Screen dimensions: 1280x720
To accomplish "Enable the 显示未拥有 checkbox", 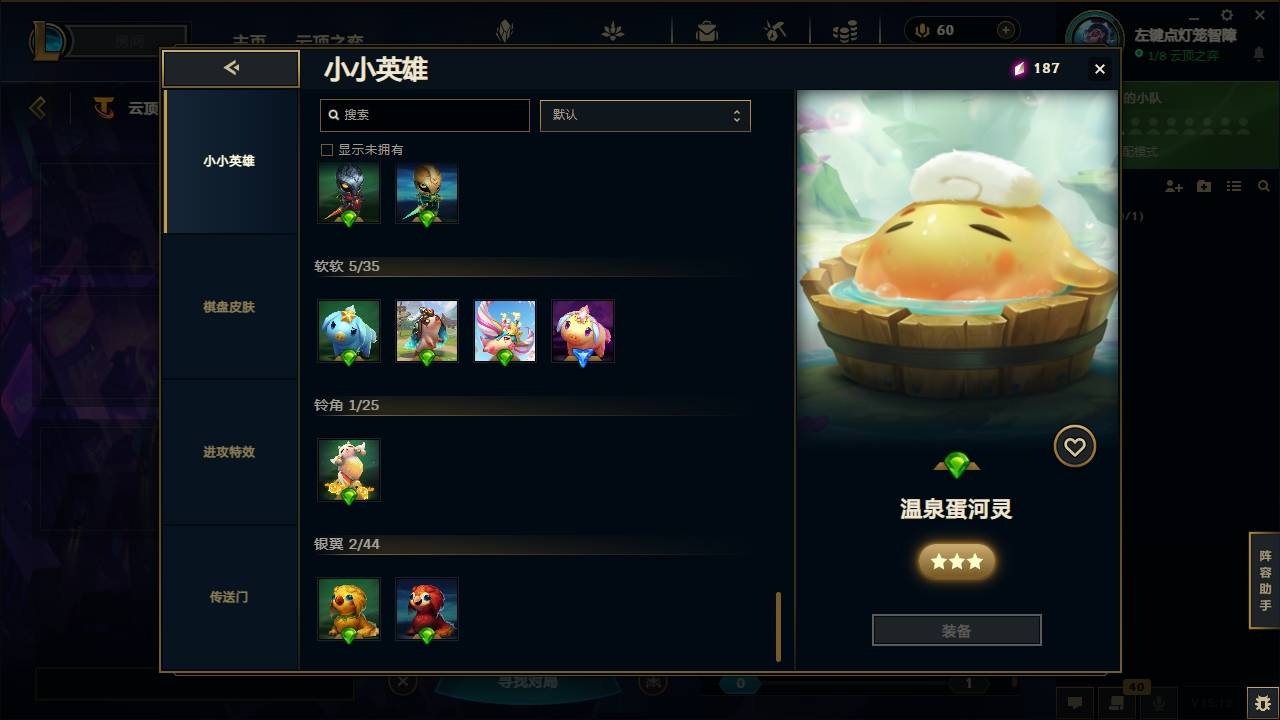I will pos(326,149).
